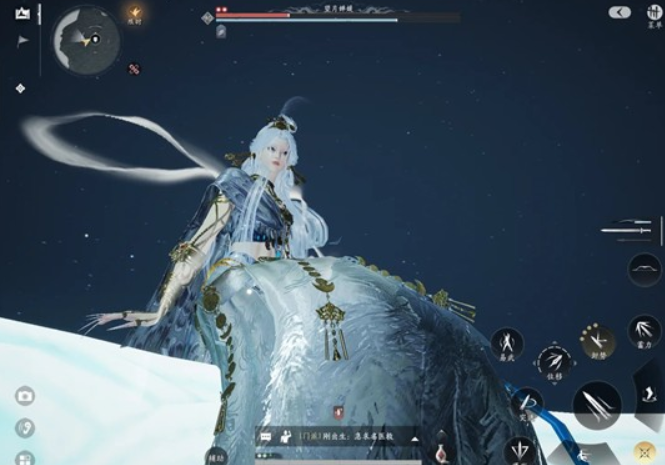665x465 pixels.
Task: Open the camera screenshot button
Action: pyautogui.click(x=25, y=396)
